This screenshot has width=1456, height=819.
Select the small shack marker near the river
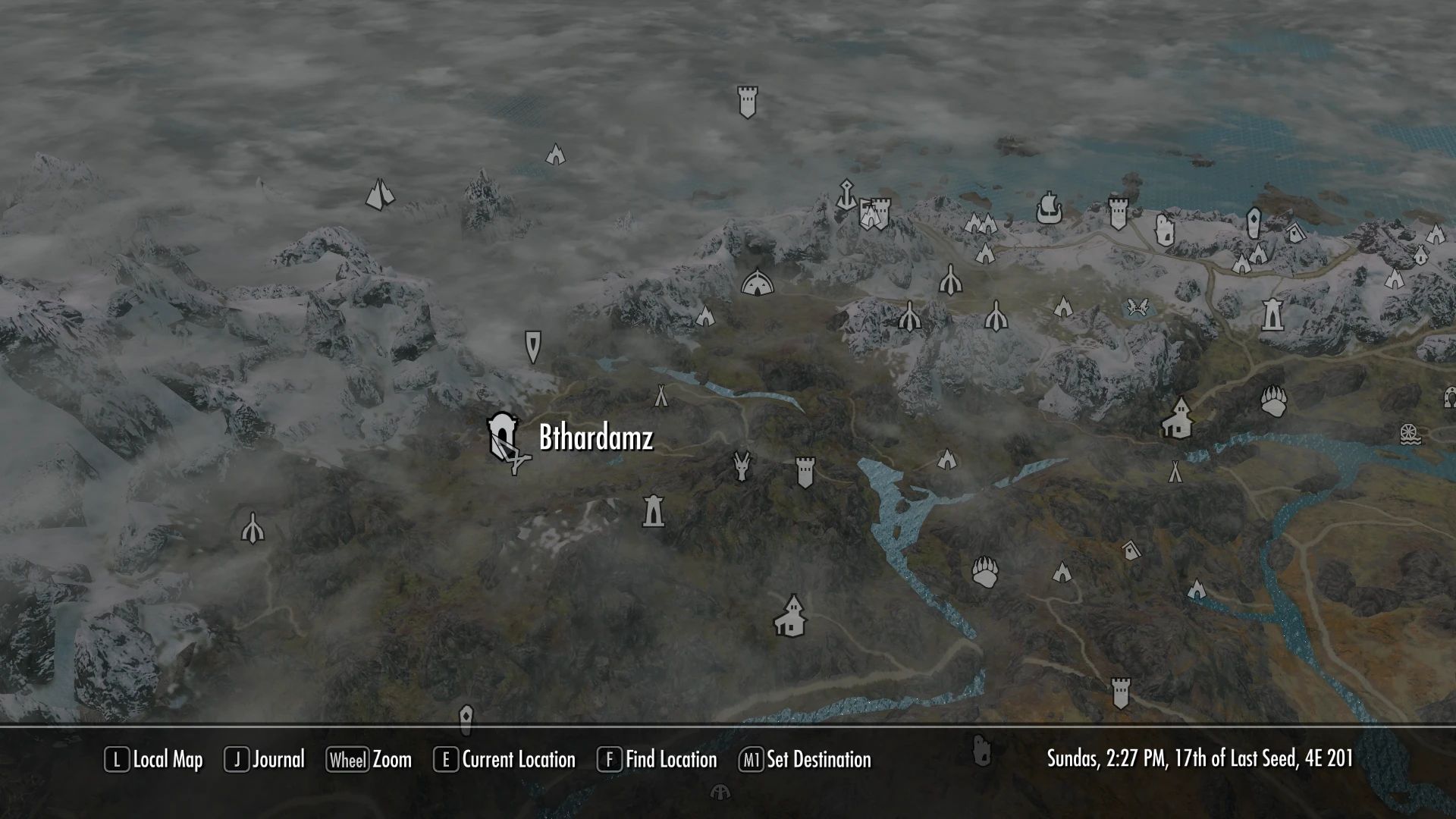pyautogui.click(x=1130, y=551)
